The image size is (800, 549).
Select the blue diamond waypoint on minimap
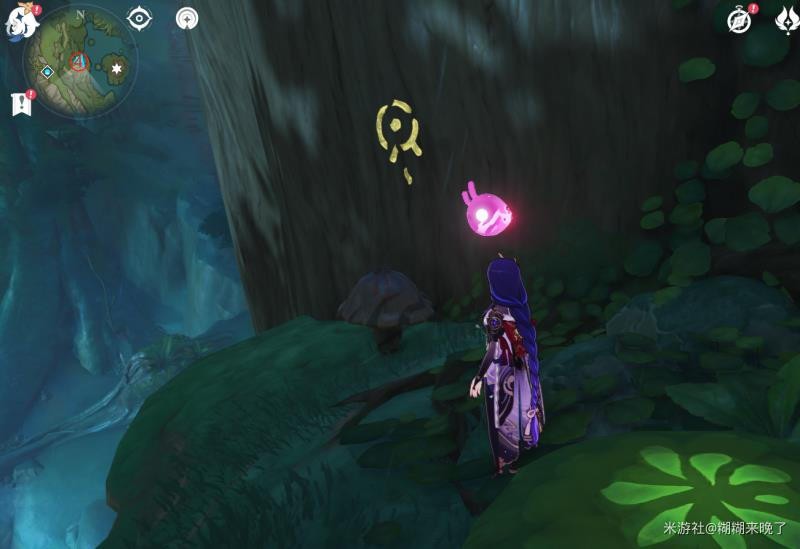pyautogui.click(x=47, y=72)
